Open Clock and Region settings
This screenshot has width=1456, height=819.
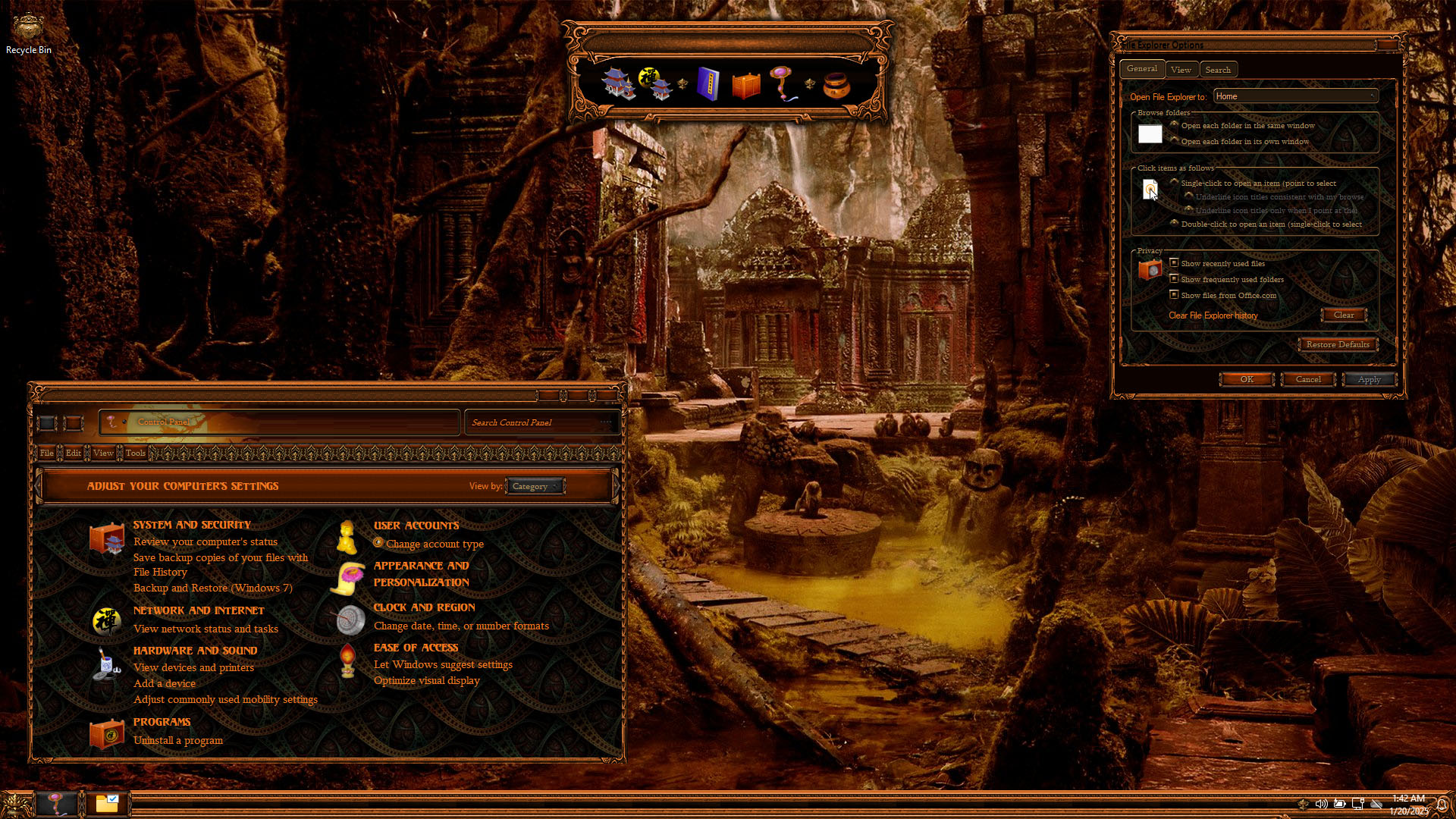[x=424, y=607]
